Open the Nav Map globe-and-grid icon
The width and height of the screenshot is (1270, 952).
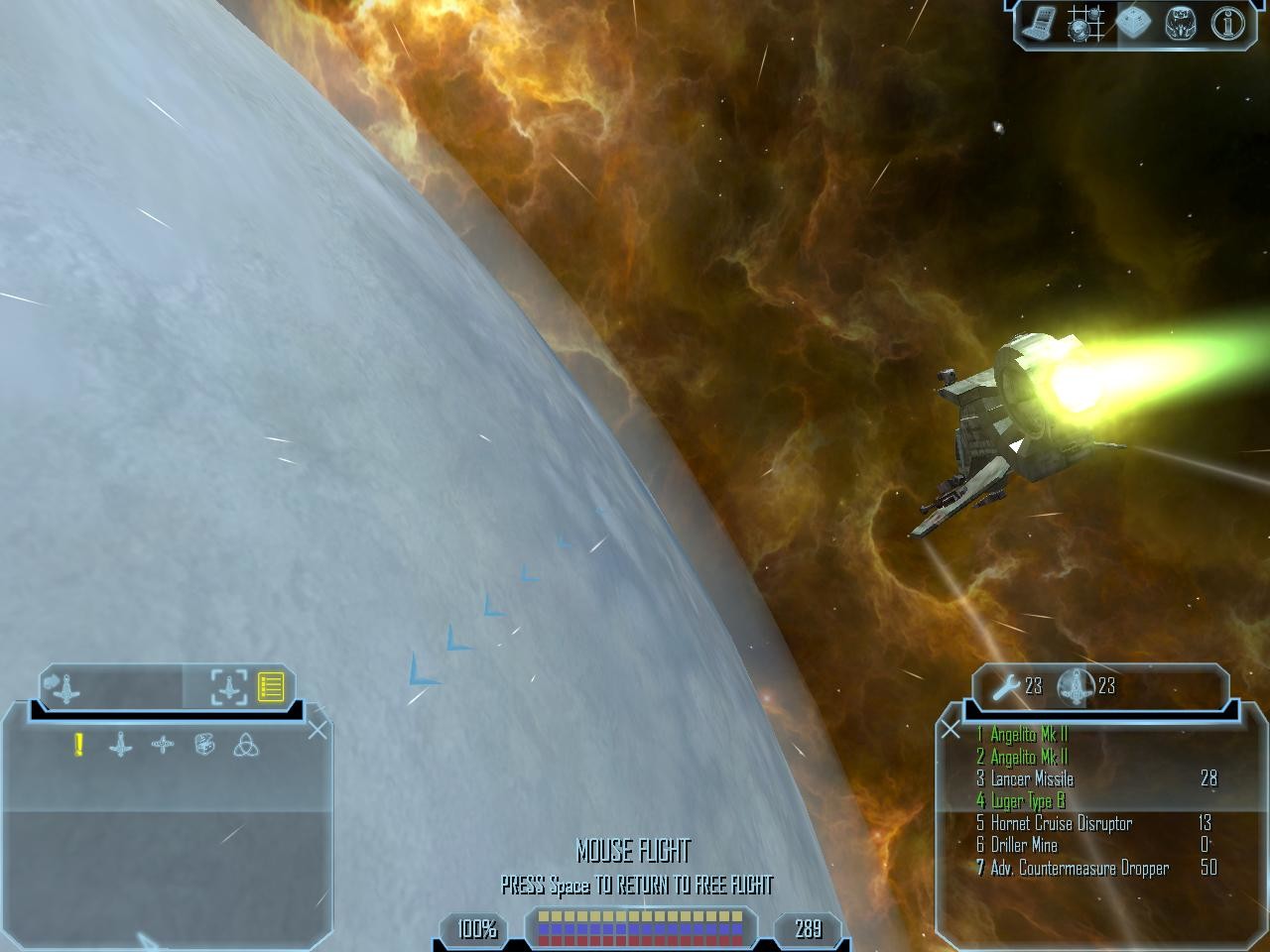click(x=1085, y=24)
